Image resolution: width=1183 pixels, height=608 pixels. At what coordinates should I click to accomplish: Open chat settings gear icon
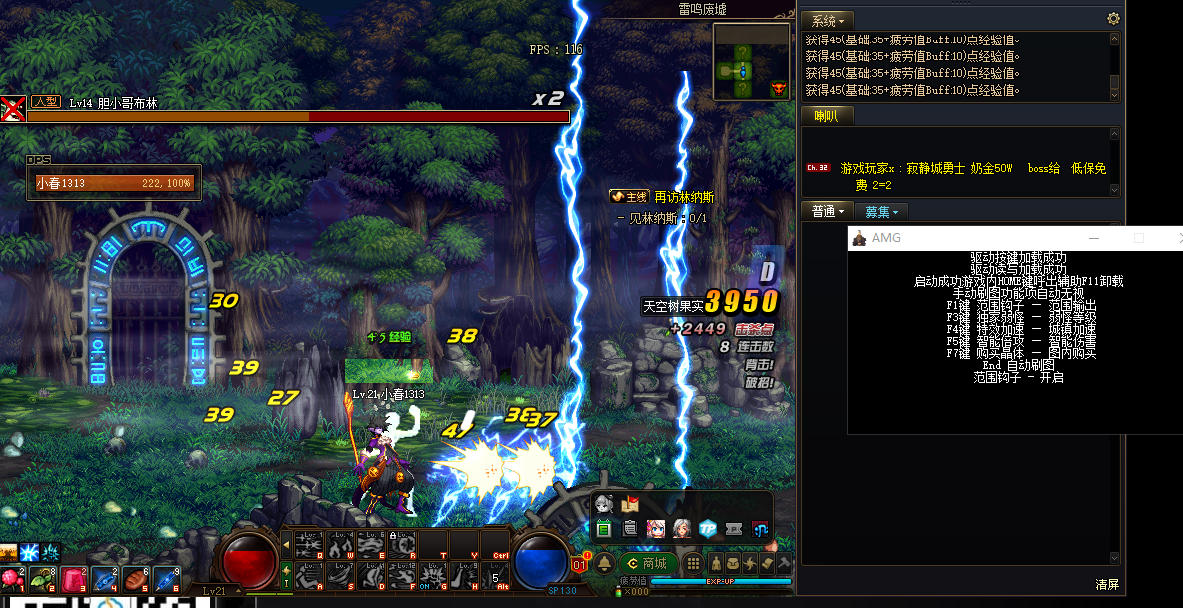click(x=1113, y=19)
